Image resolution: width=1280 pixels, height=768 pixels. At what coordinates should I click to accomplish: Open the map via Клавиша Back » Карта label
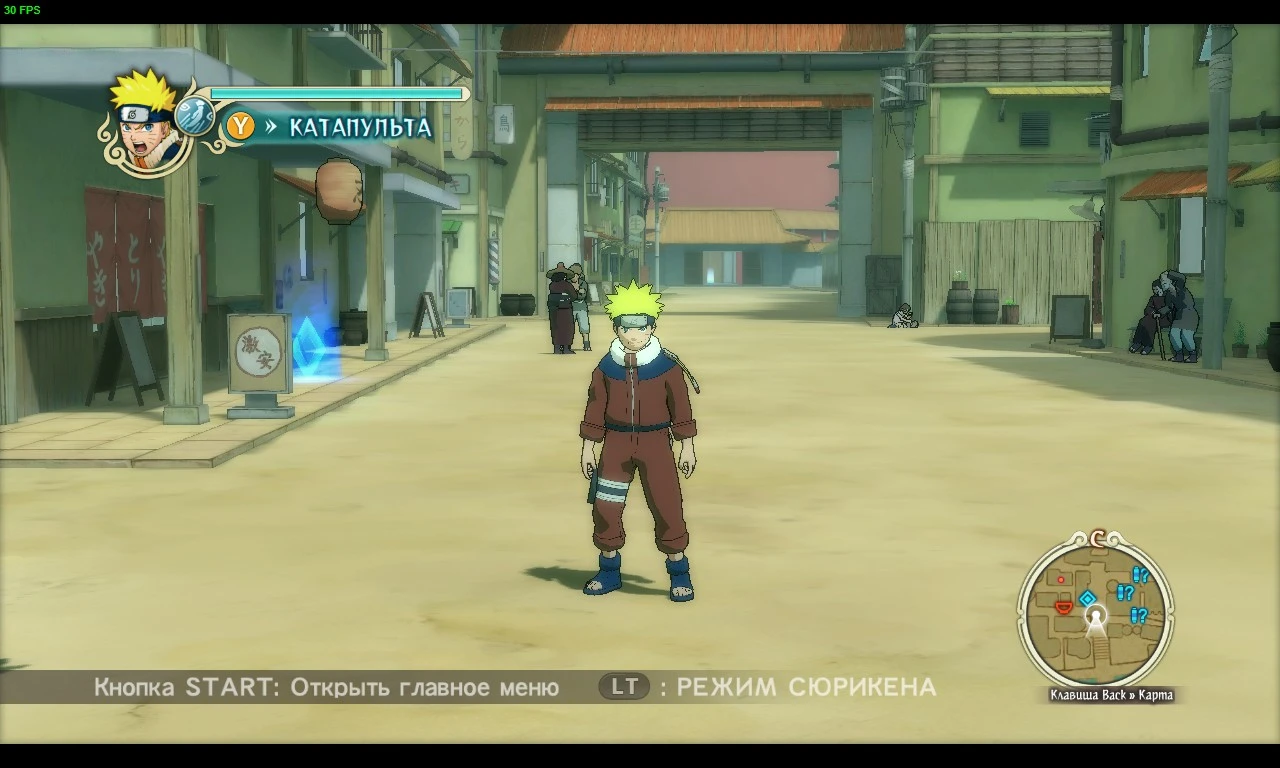tap(1110, 693)
